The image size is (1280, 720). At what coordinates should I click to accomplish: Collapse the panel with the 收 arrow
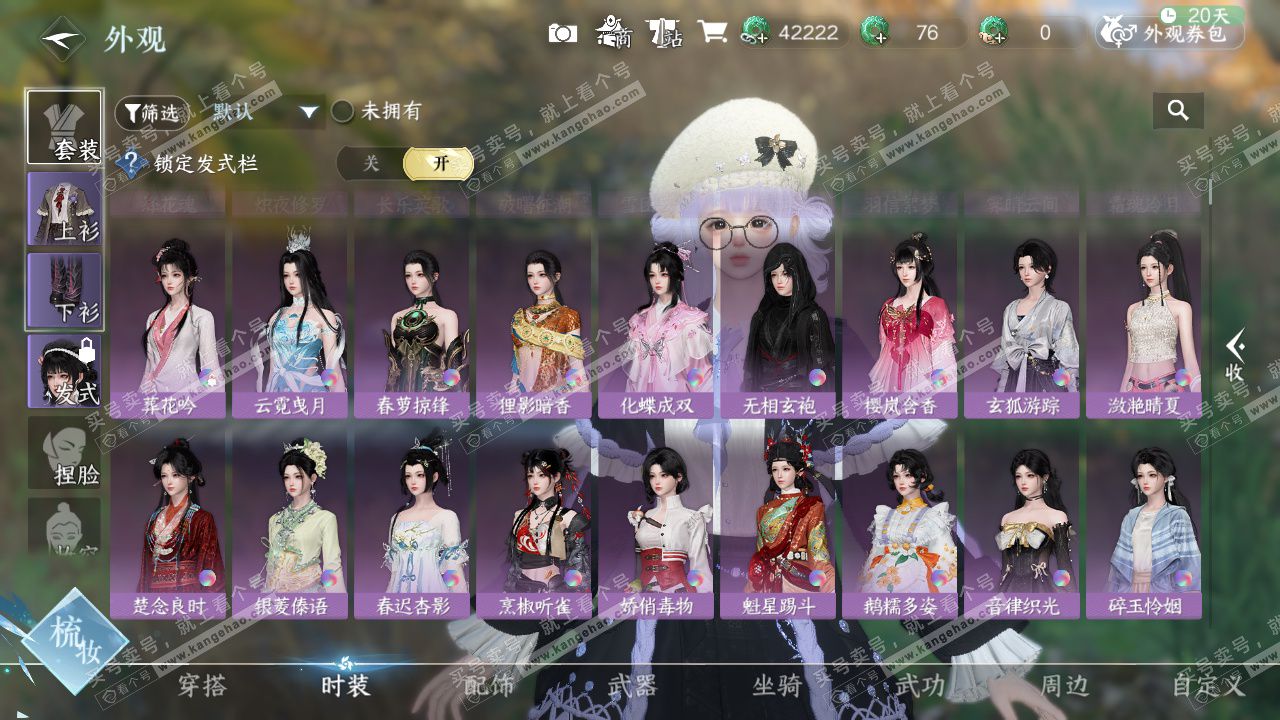tap(1235, 356)
